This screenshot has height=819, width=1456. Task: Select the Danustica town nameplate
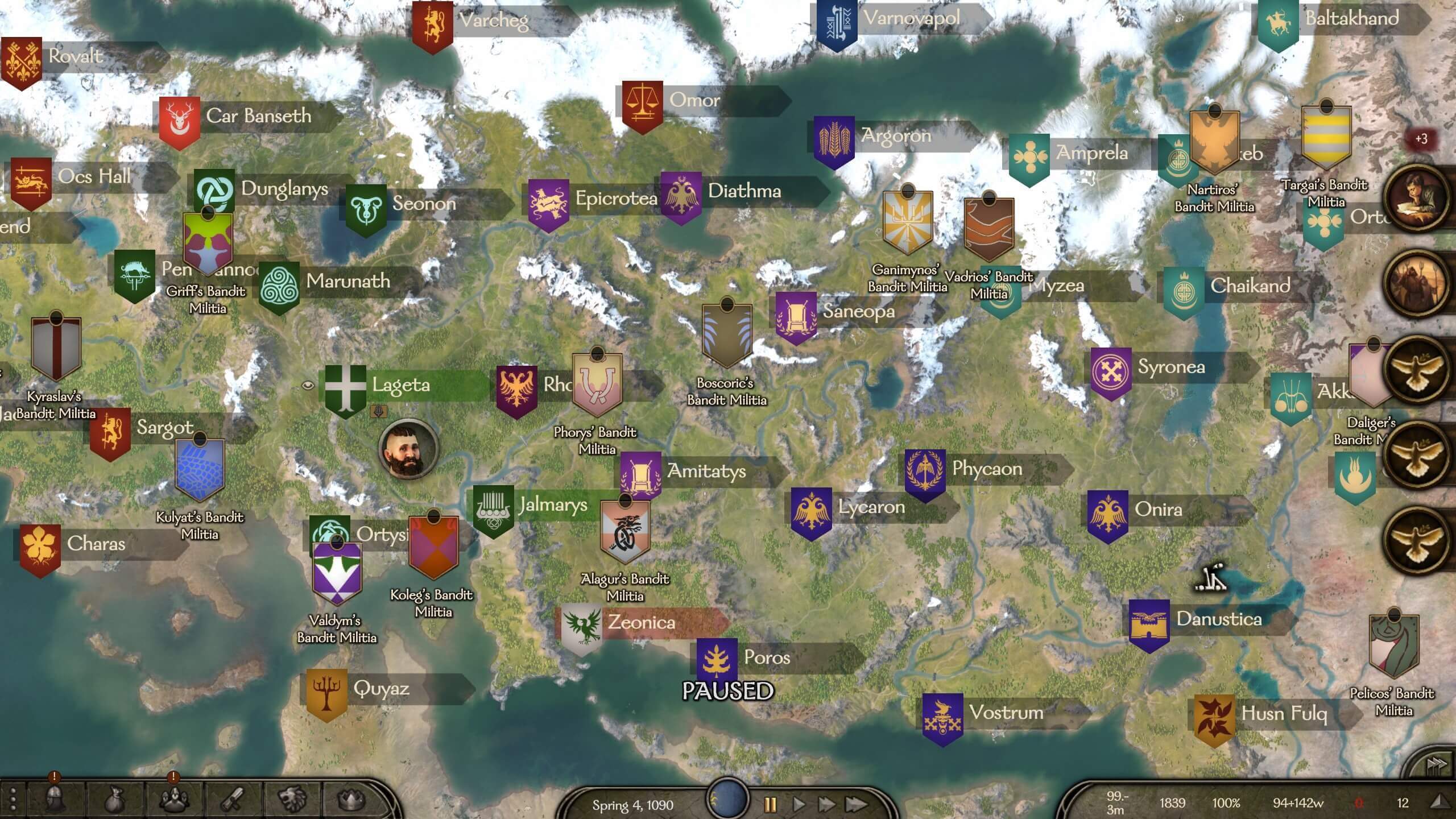pyautogui.click(x=1218, y=619)
